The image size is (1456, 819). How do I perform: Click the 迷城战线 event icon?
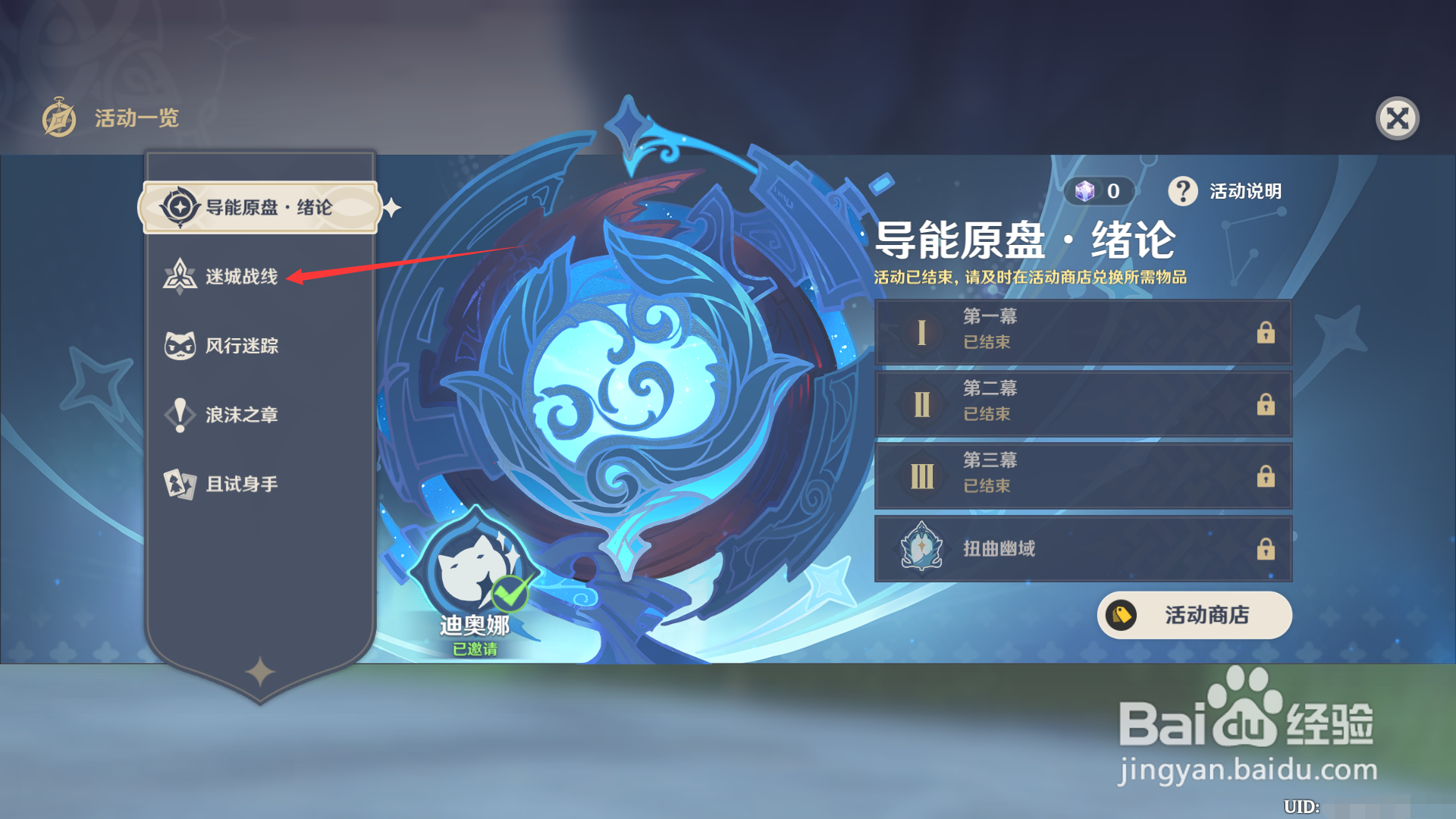coord(180,276)
